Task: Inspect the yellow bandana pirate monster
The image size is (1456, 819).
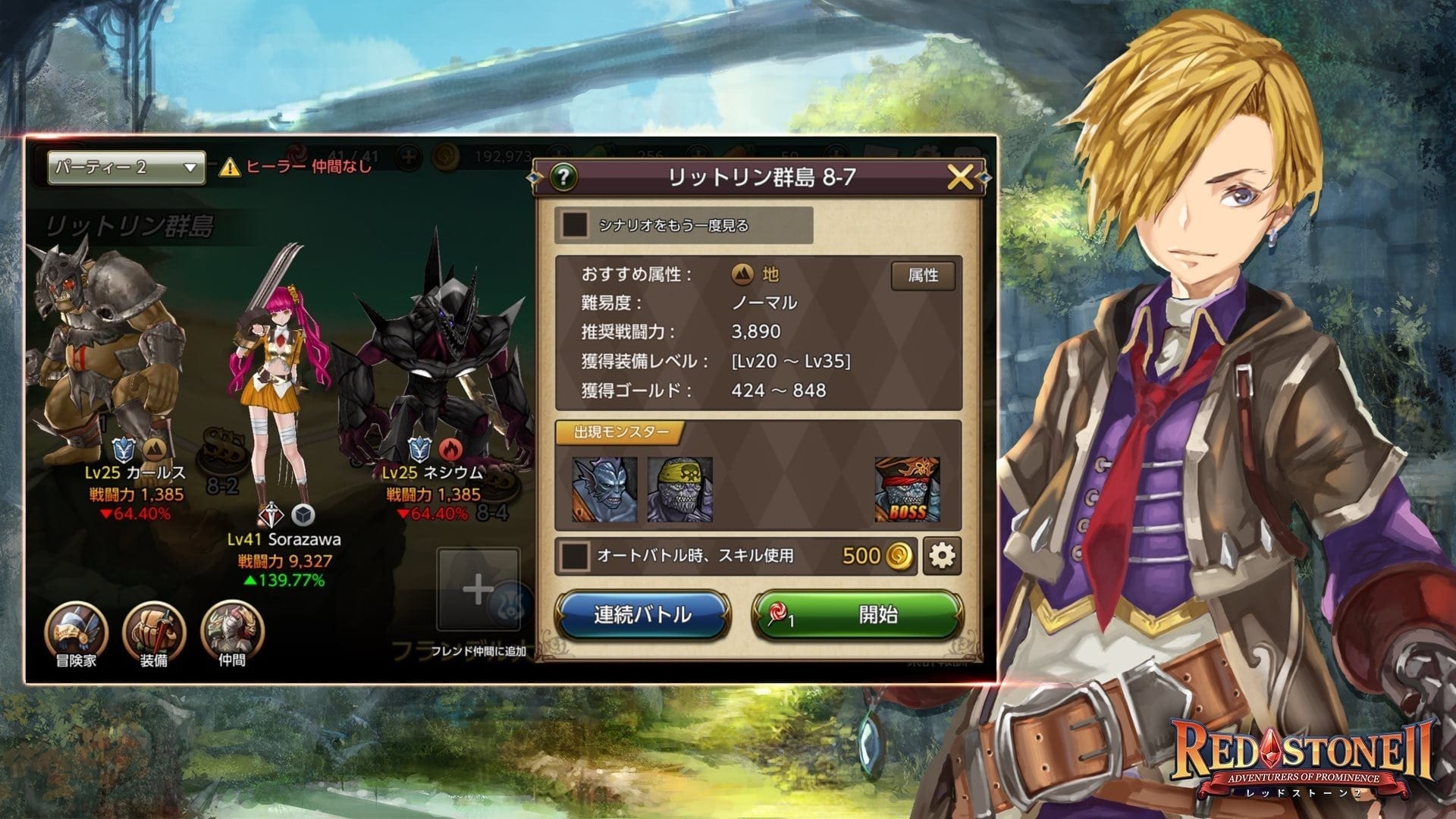Action: tap(680, 490)
